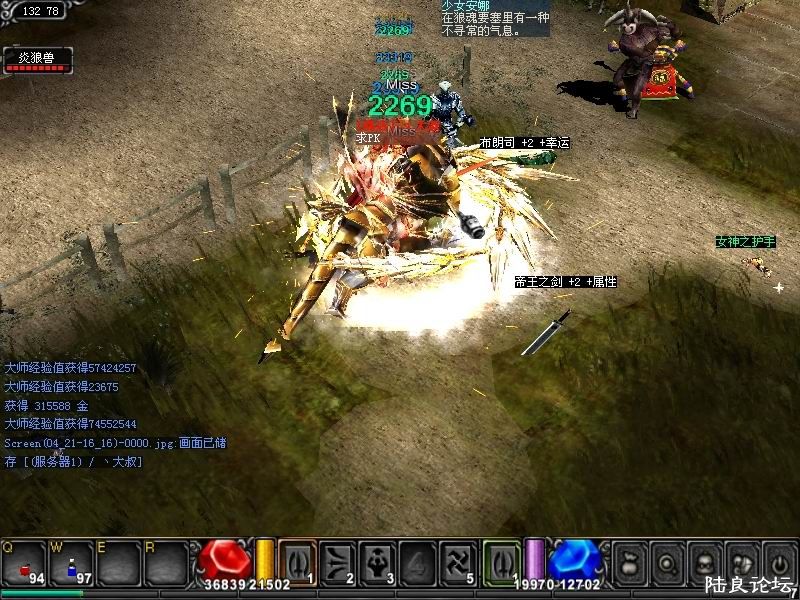This screenshot has width=800, height=600.
Task: Use the blue mana potion in slot W
Action: [72, 563]
